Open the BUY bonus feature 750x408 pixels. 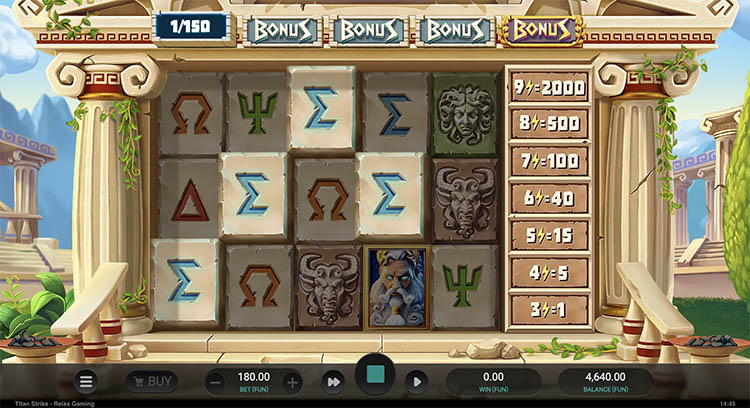pyautogui.click(x=152, y=381)
